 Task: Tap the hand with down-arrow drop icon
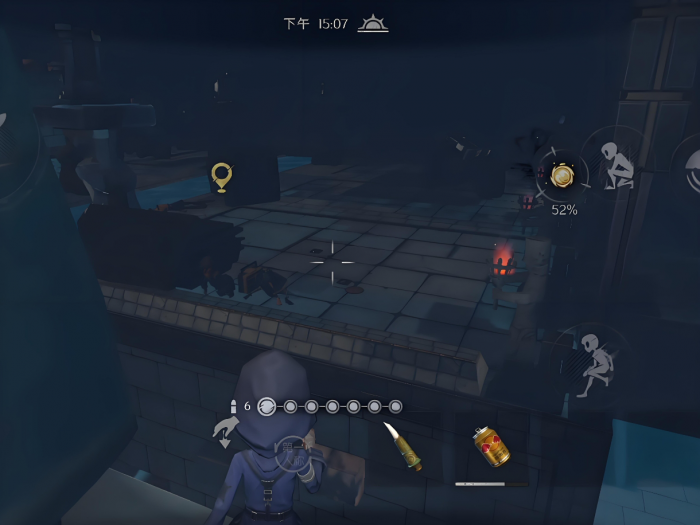pos(226,434)
